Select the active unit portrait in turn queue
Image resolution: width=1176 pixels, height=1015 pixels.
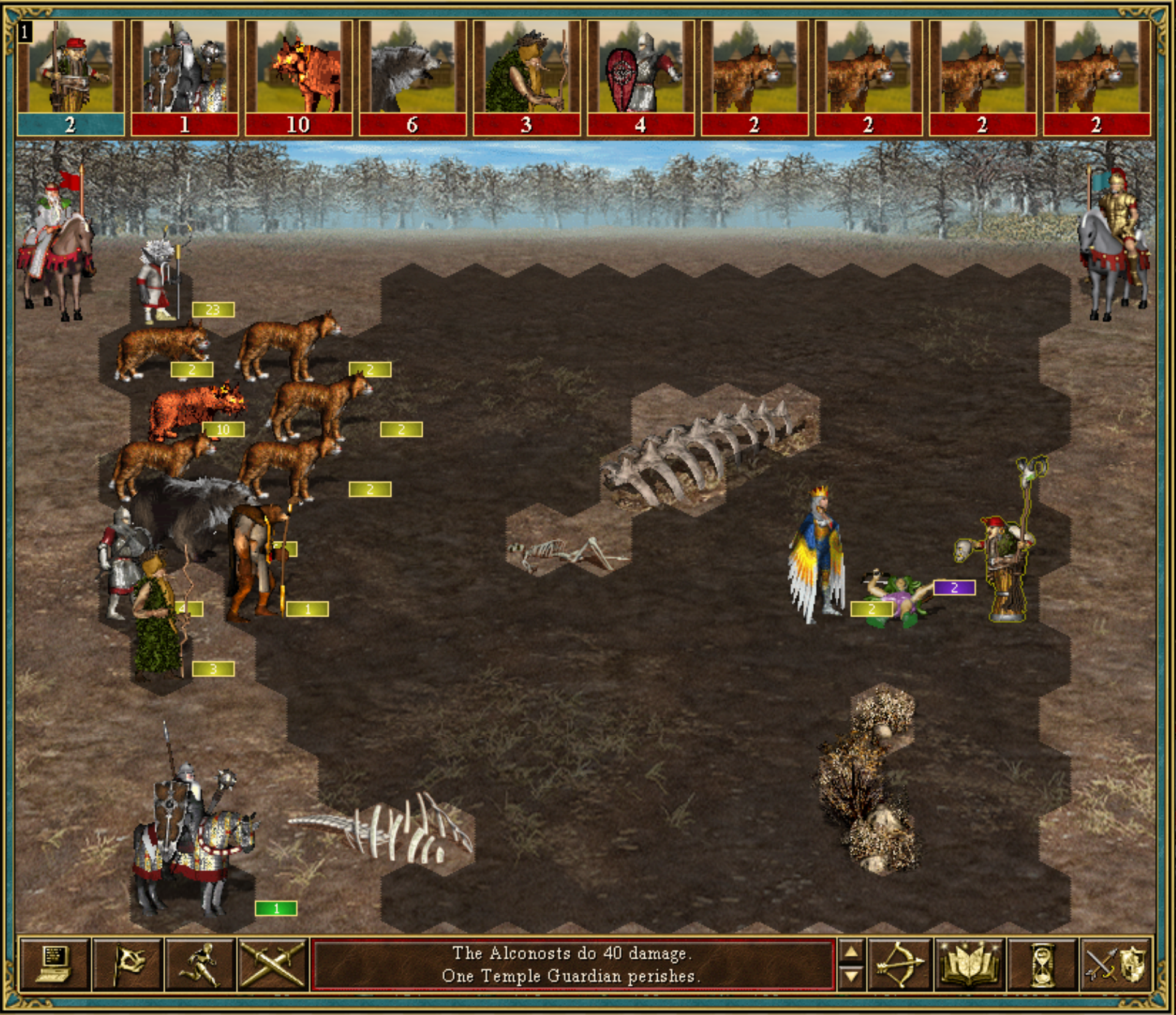coord(70,76)
